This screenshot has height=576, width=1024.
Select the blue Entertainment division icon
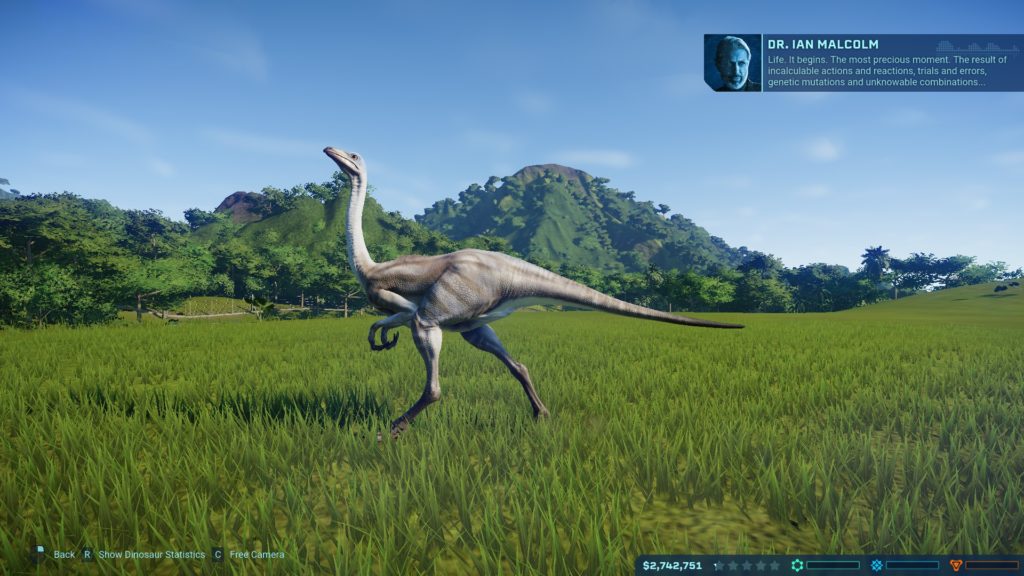click(877, 565)
